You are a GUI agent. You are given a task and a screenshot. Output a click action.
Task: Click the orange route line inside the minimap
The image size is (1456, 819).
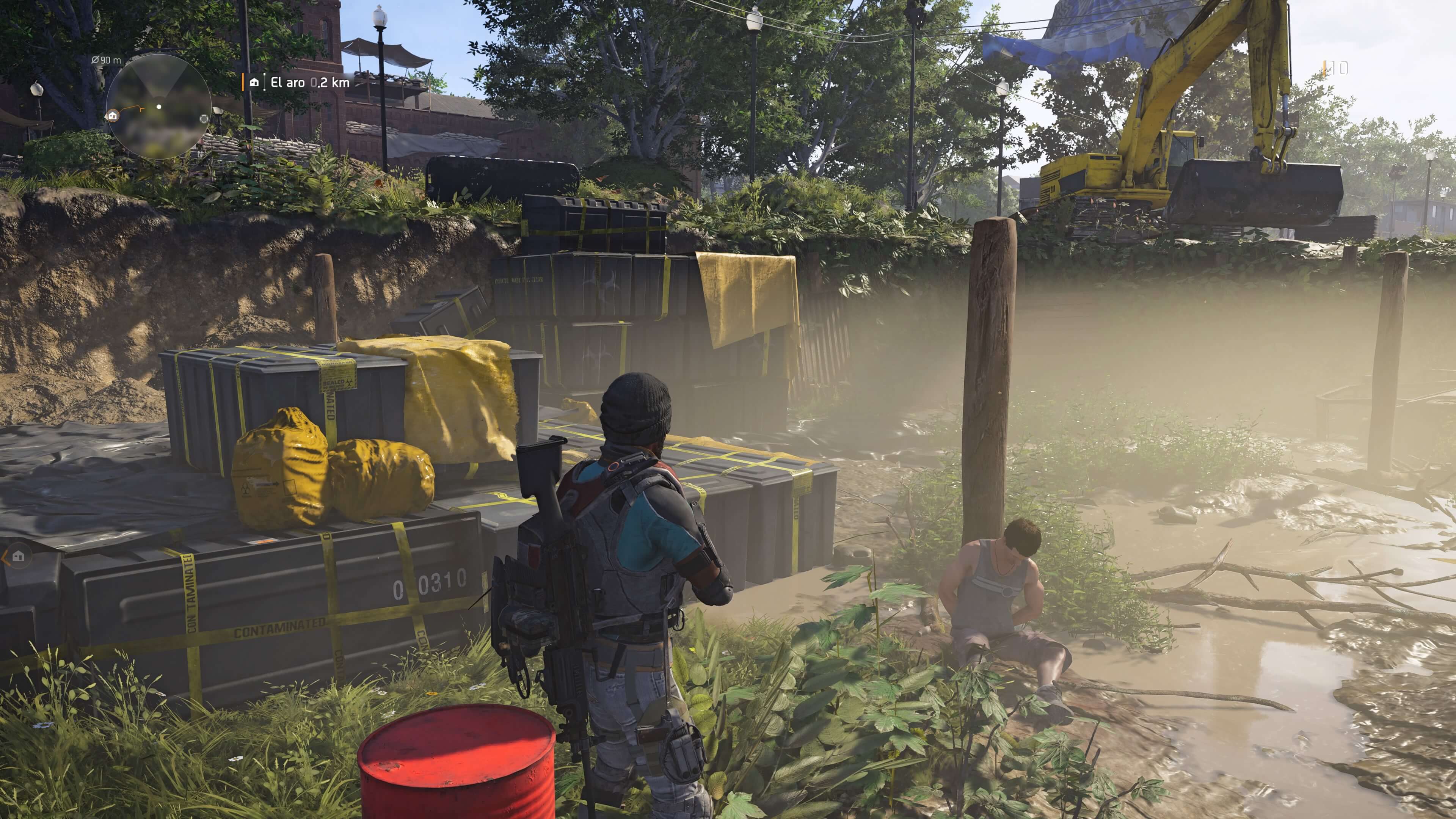pos(131,107)
